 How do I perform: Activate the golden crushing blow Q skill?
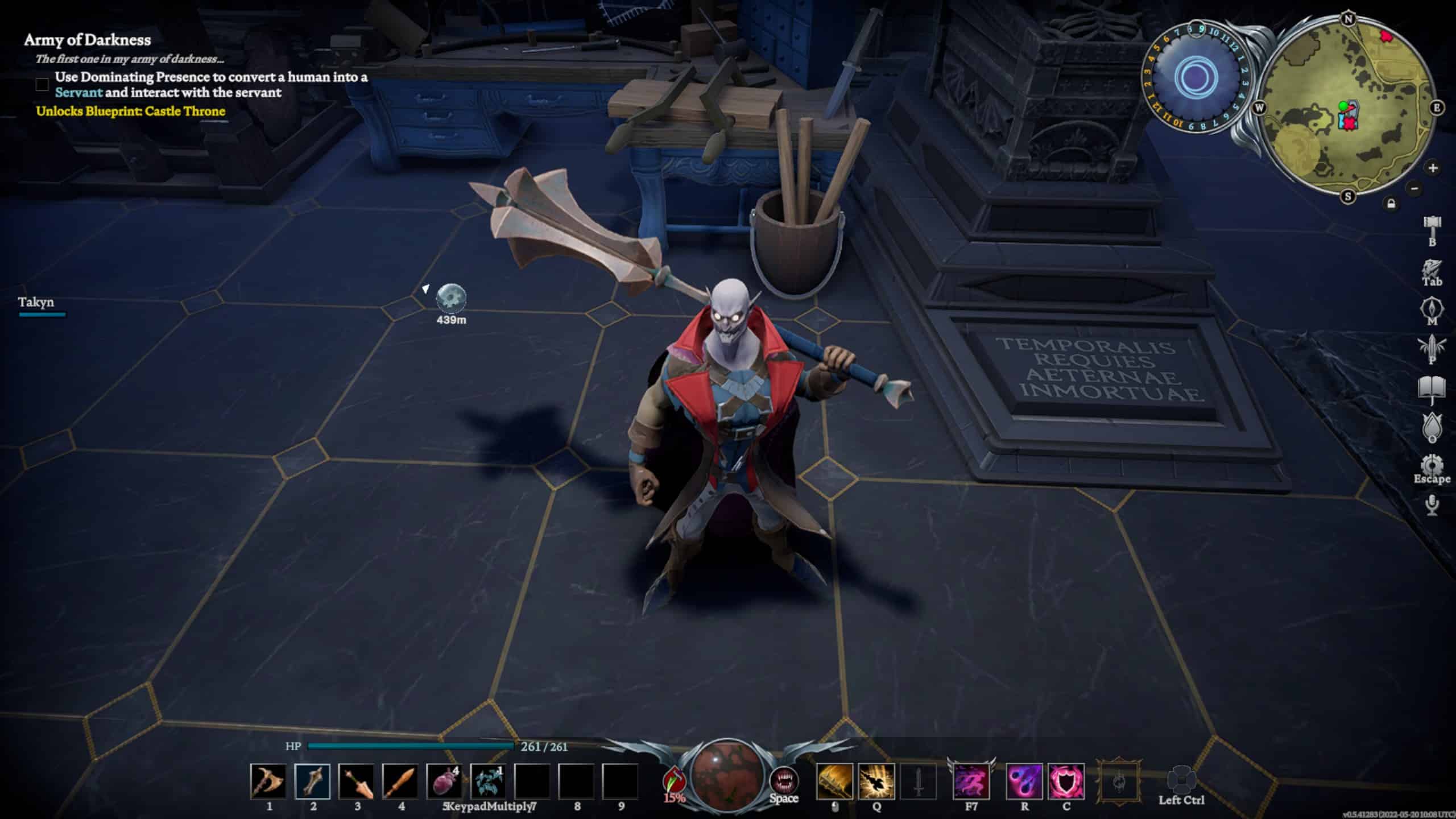point(876,781)
